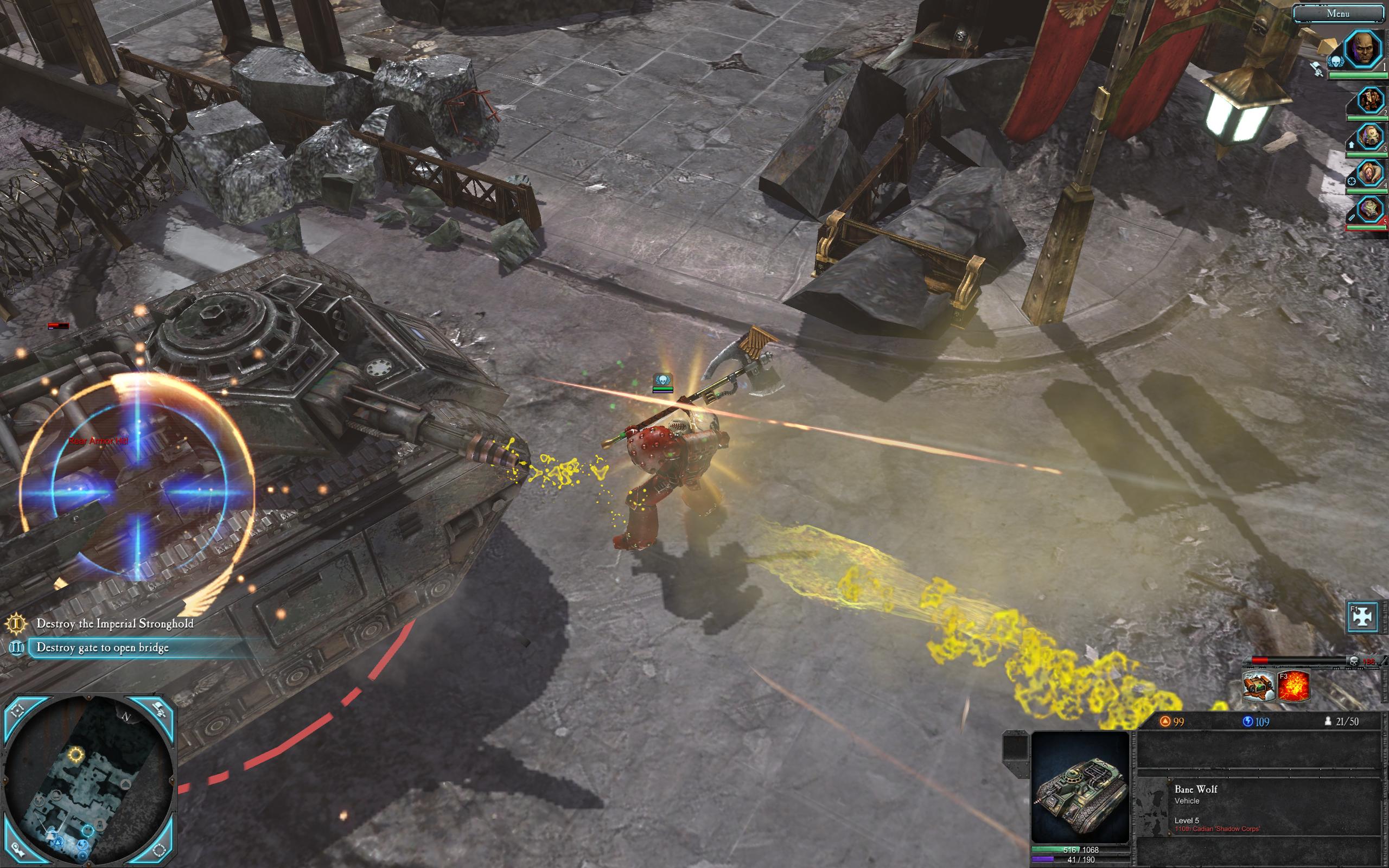Activate the F2 drop turret ability
This screenshot has width=1389, height=868.
coord(1259,686)
